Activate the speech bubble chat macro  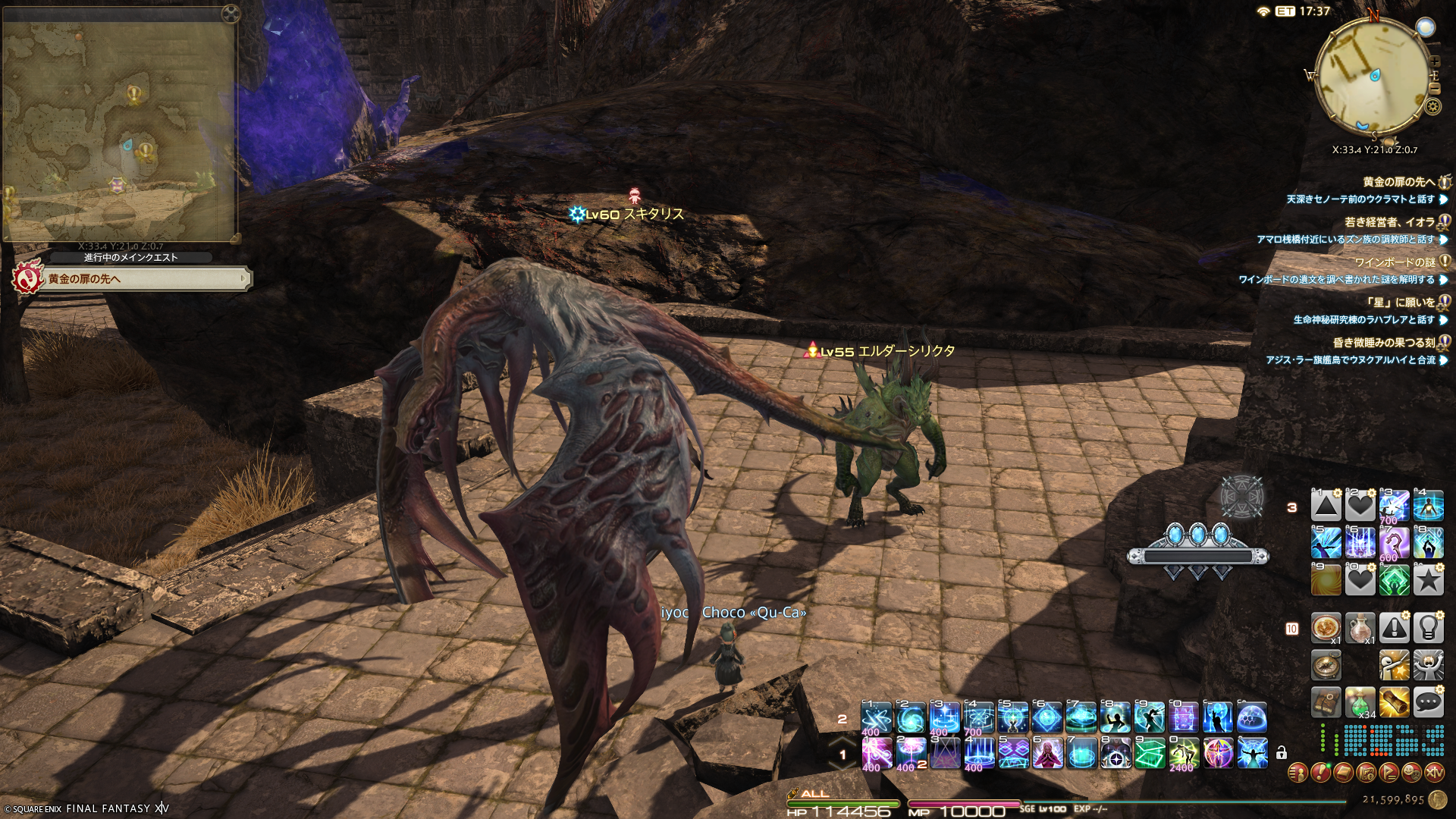(x=1428, y=702)
